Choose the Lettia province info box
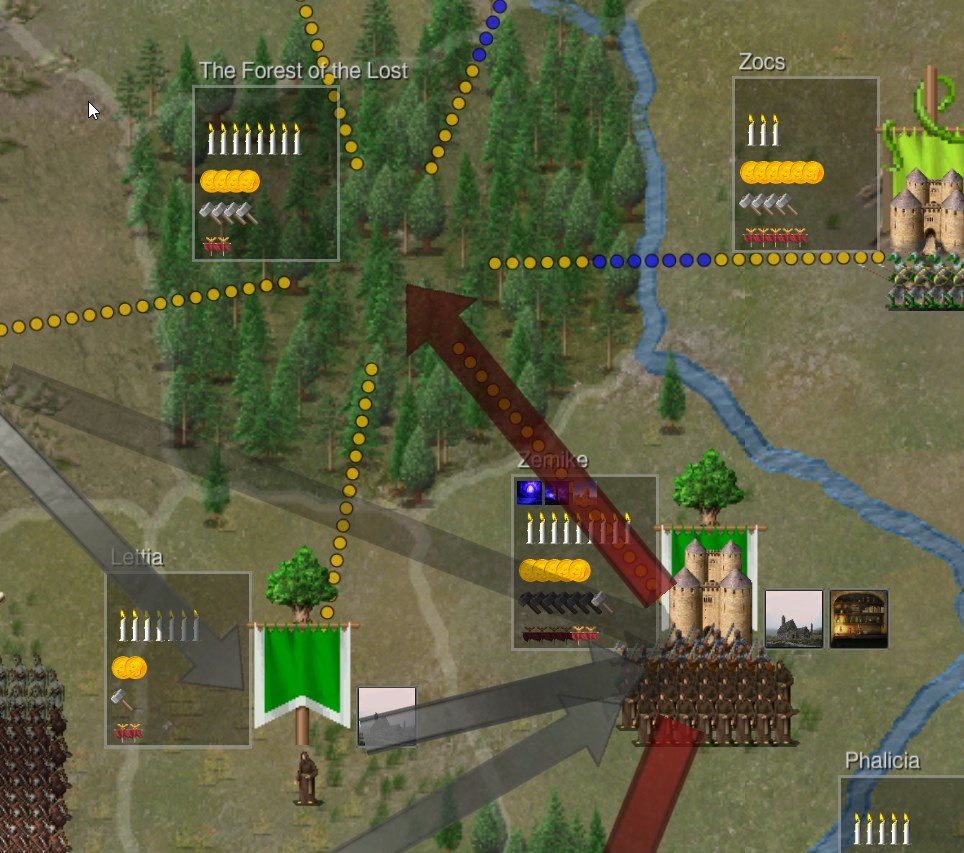This screenshot has width=964, height=853. point(178,659)
